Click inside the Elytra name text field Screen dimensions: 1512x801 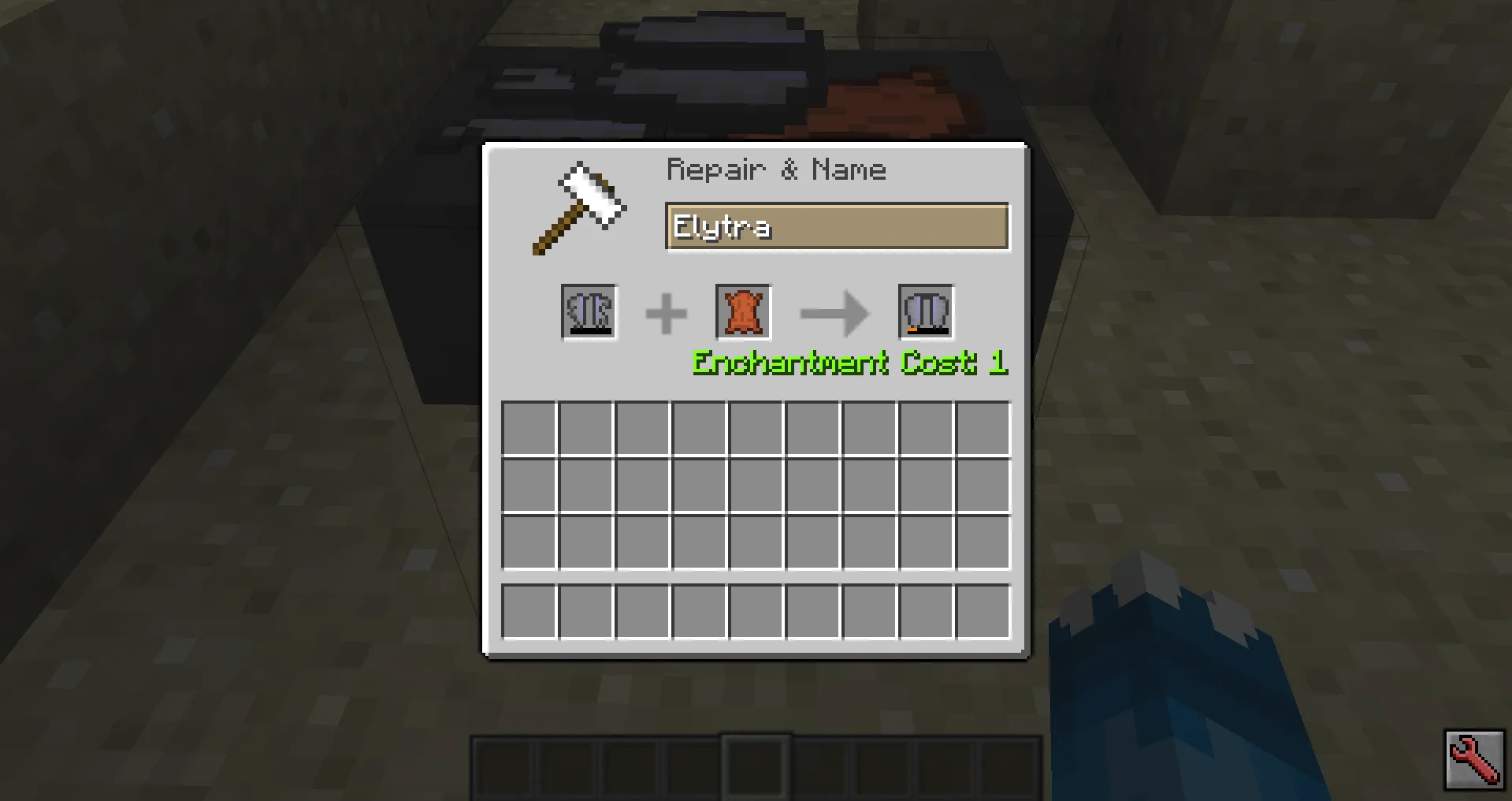[838, 227]
